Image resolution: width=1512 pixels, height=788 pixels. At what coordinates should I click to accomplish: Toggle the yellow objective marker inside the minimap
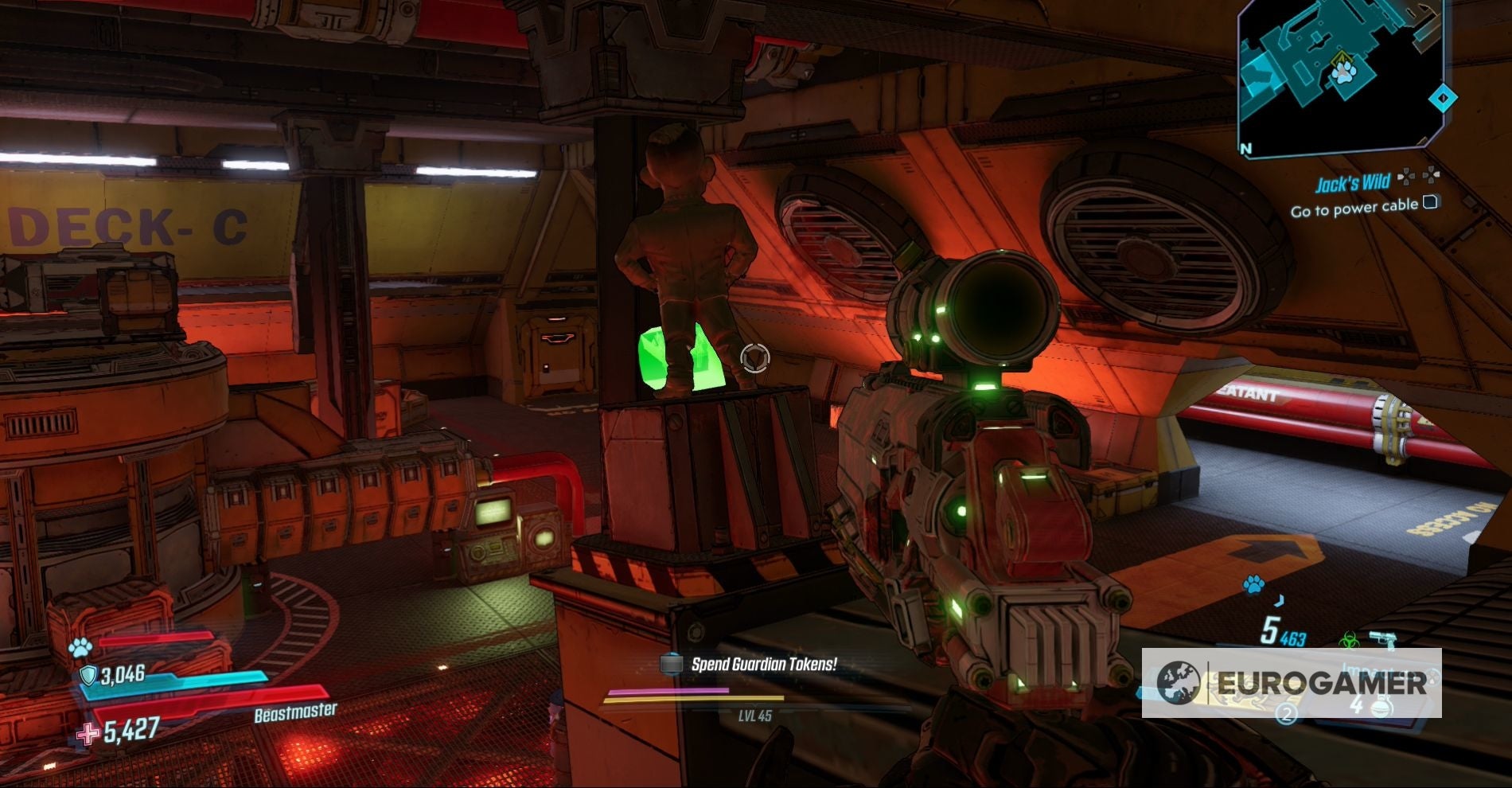[1342, 57]
